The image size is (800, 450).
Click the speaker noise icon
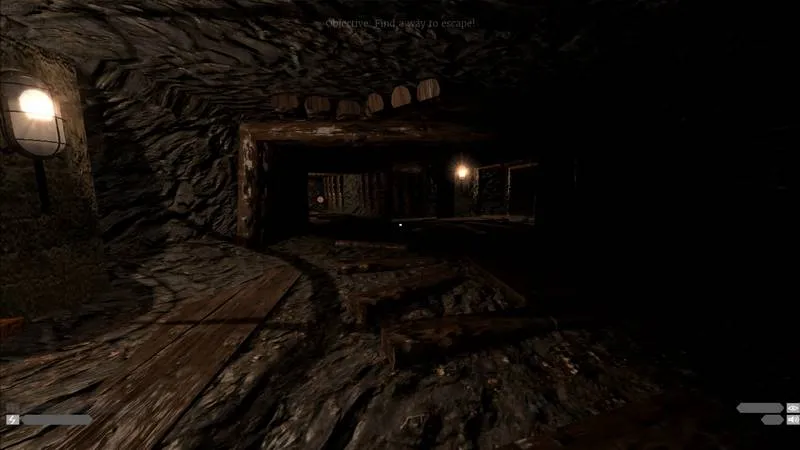793,420
